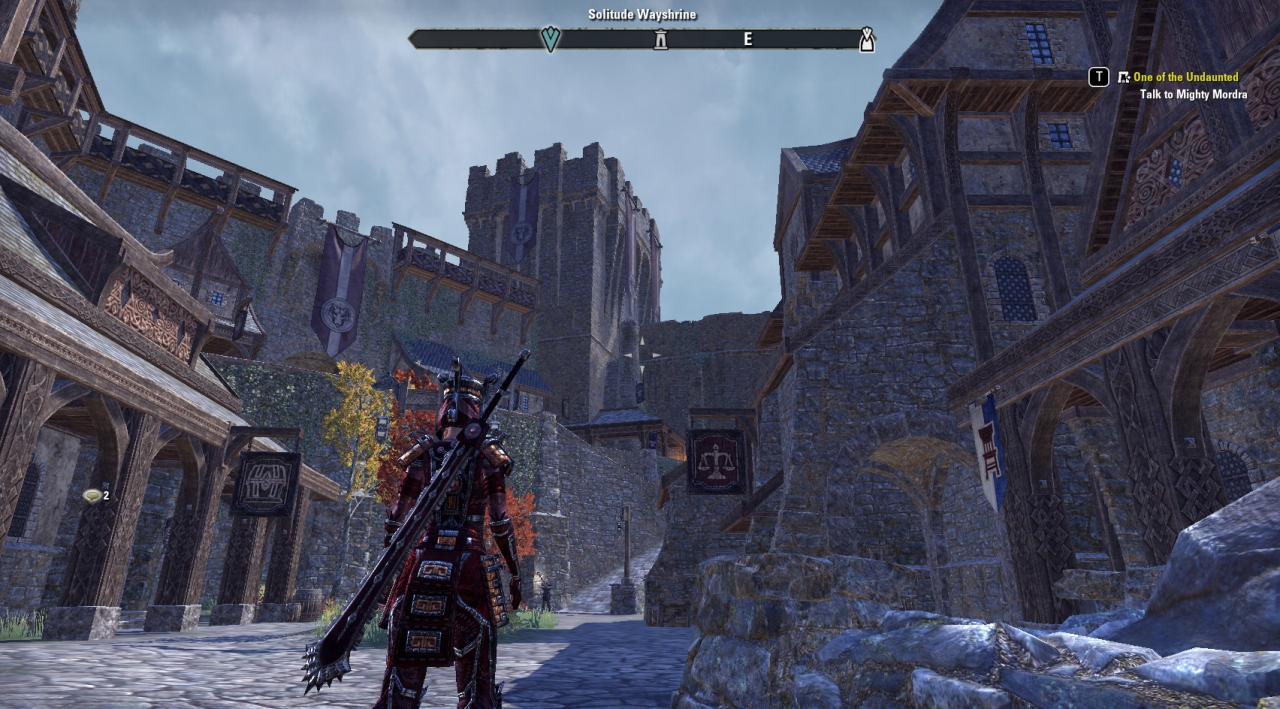Click the Talk to Mighty Mordra objective
This screenshot has height=709, width=1280.
[1193, 95]
